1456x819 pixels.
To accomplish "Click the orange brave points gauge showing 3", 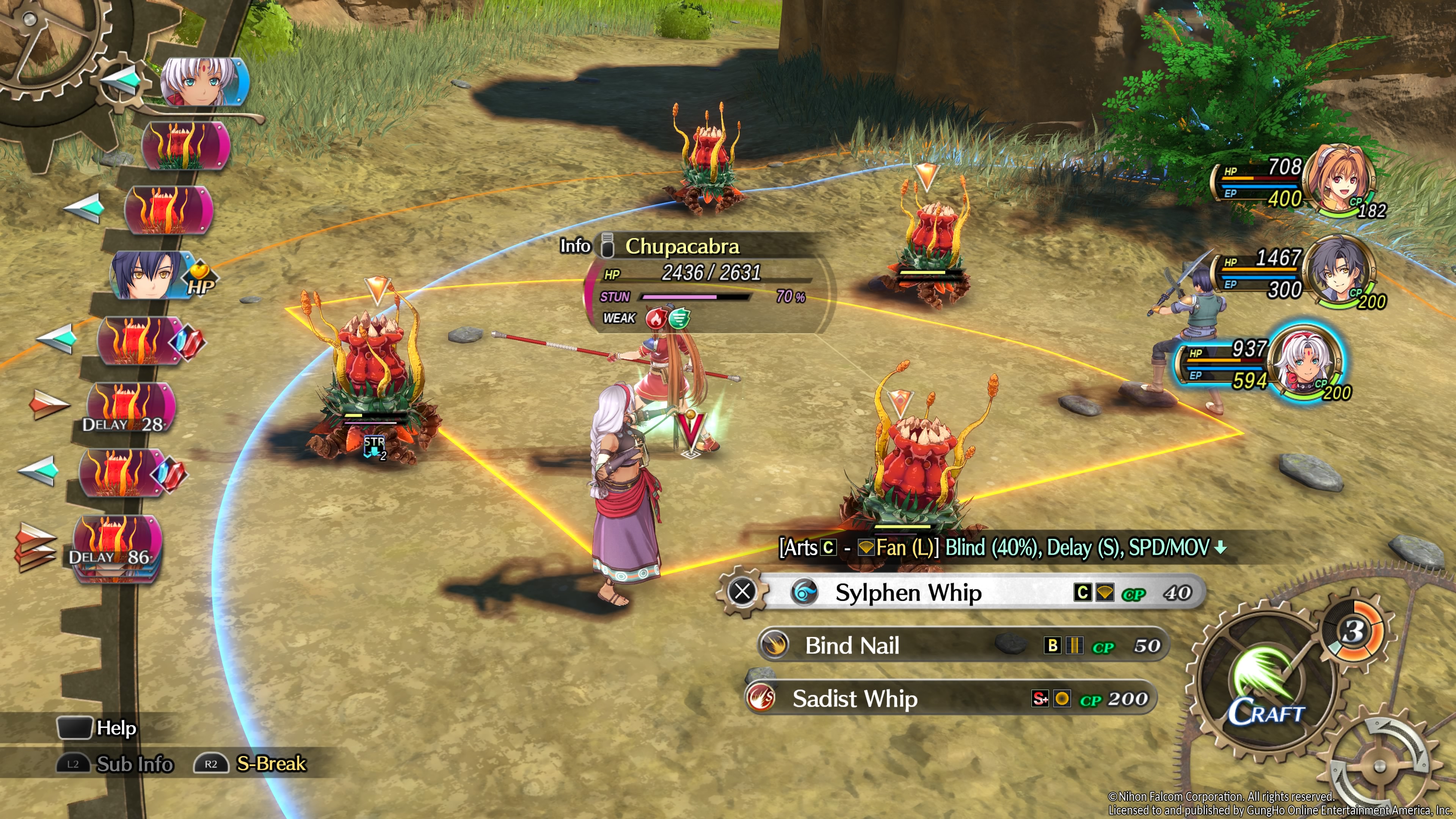I will (1353, 630).
